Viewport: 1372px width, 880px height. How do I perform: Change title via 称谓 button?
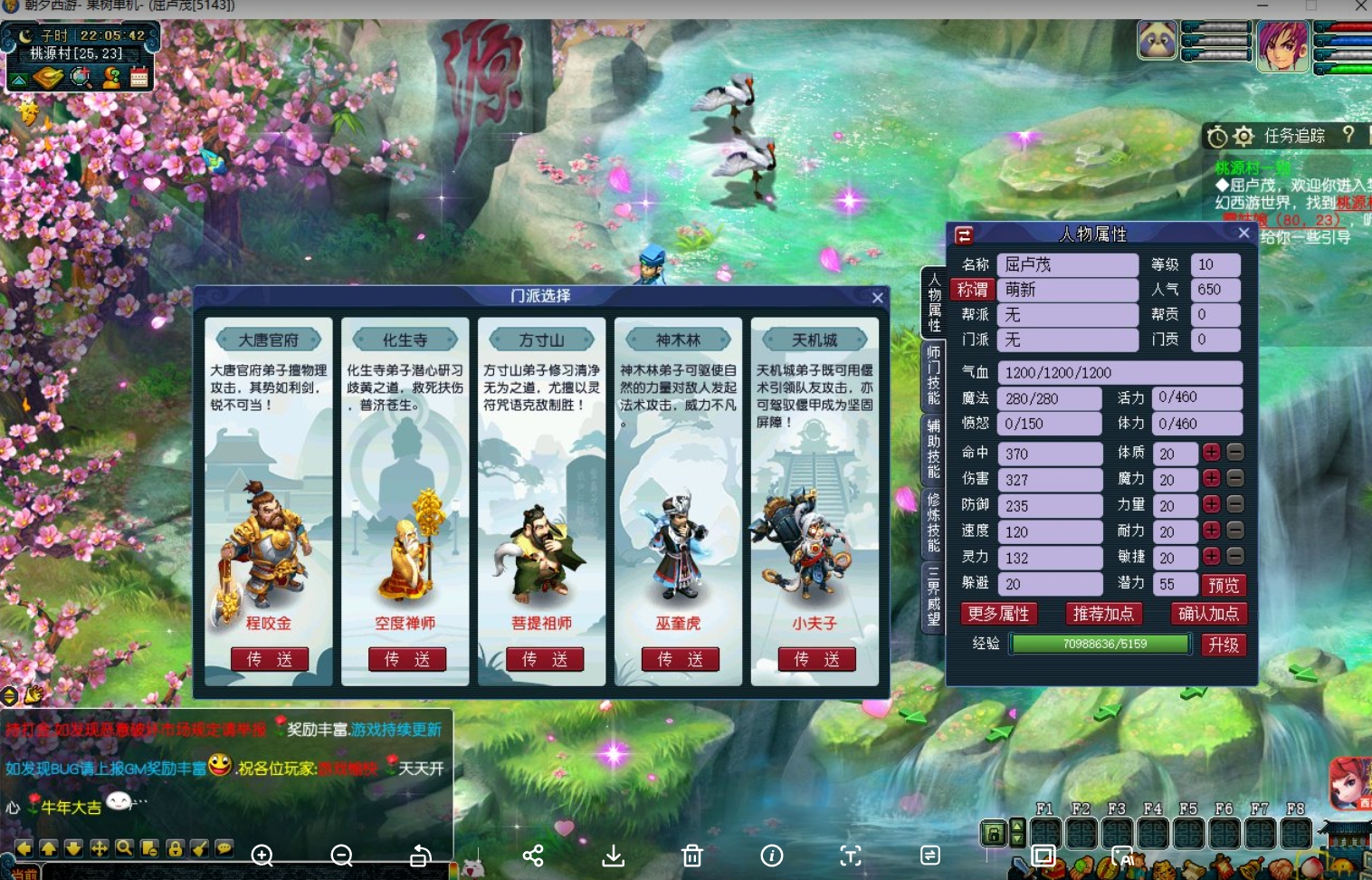tap(973, 290)
